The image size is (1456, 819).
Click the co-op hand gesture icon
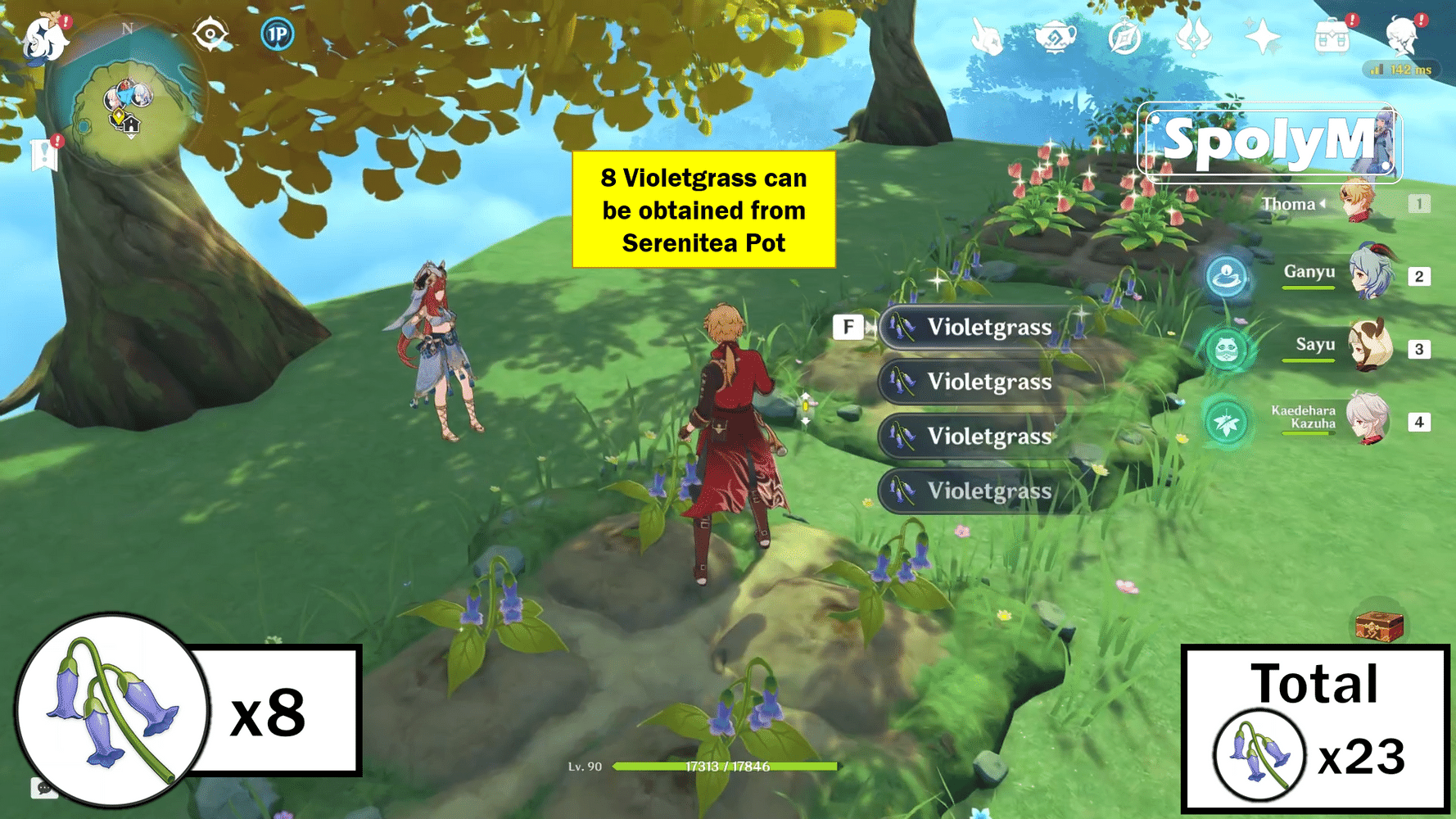(x=985, y=36)
